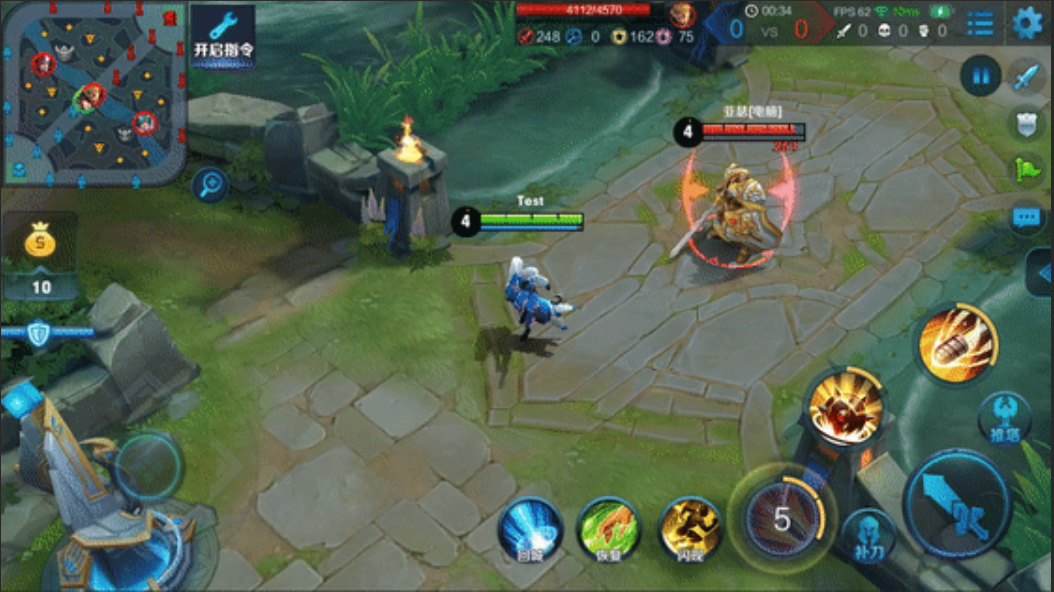The image size is (1054, 592).
Task: Cast the 闪现 flash spell
Action: pyautogui.click(x=690, y=529)
